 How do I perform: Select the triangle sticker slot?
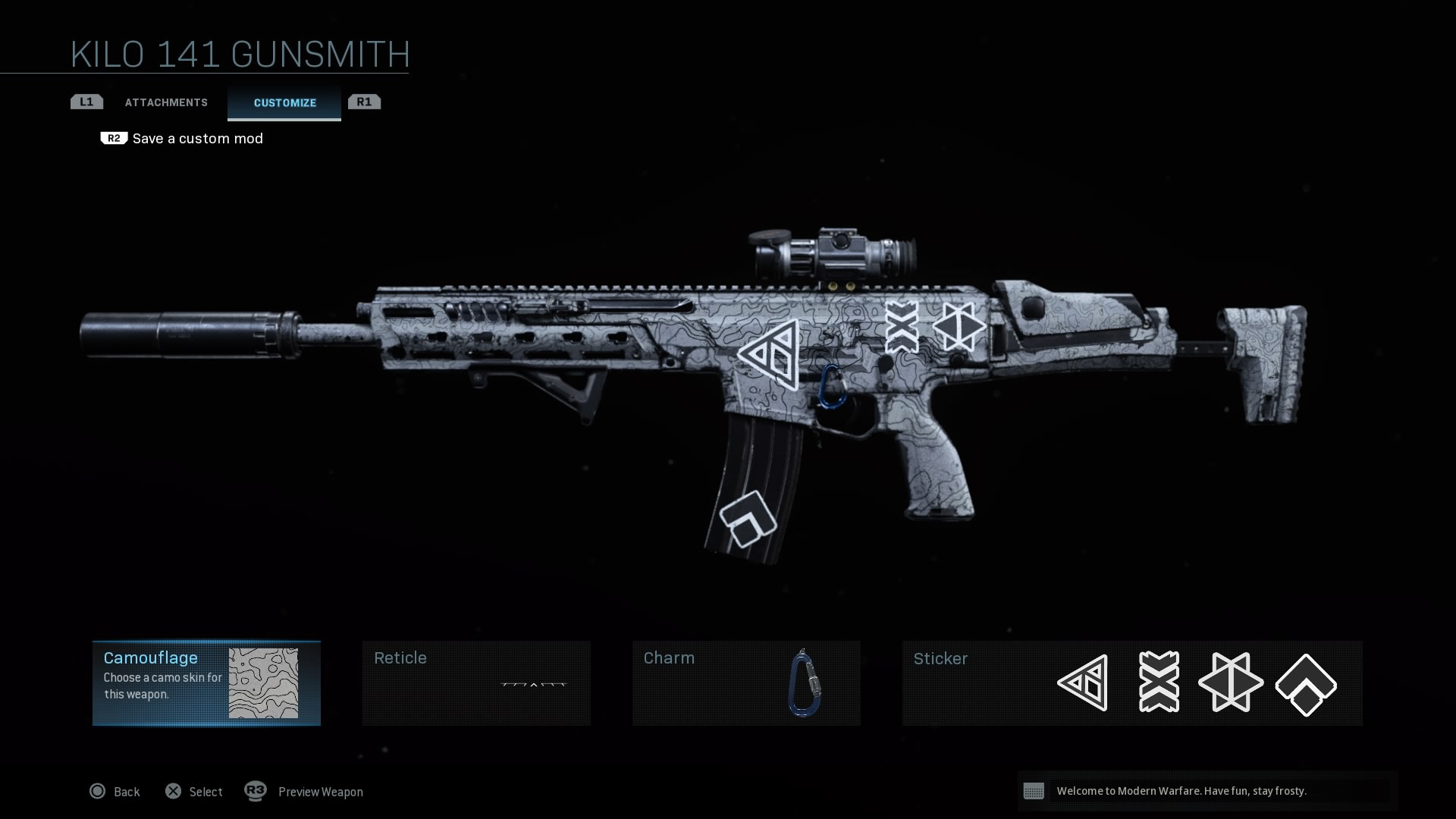coord(1084,682)
